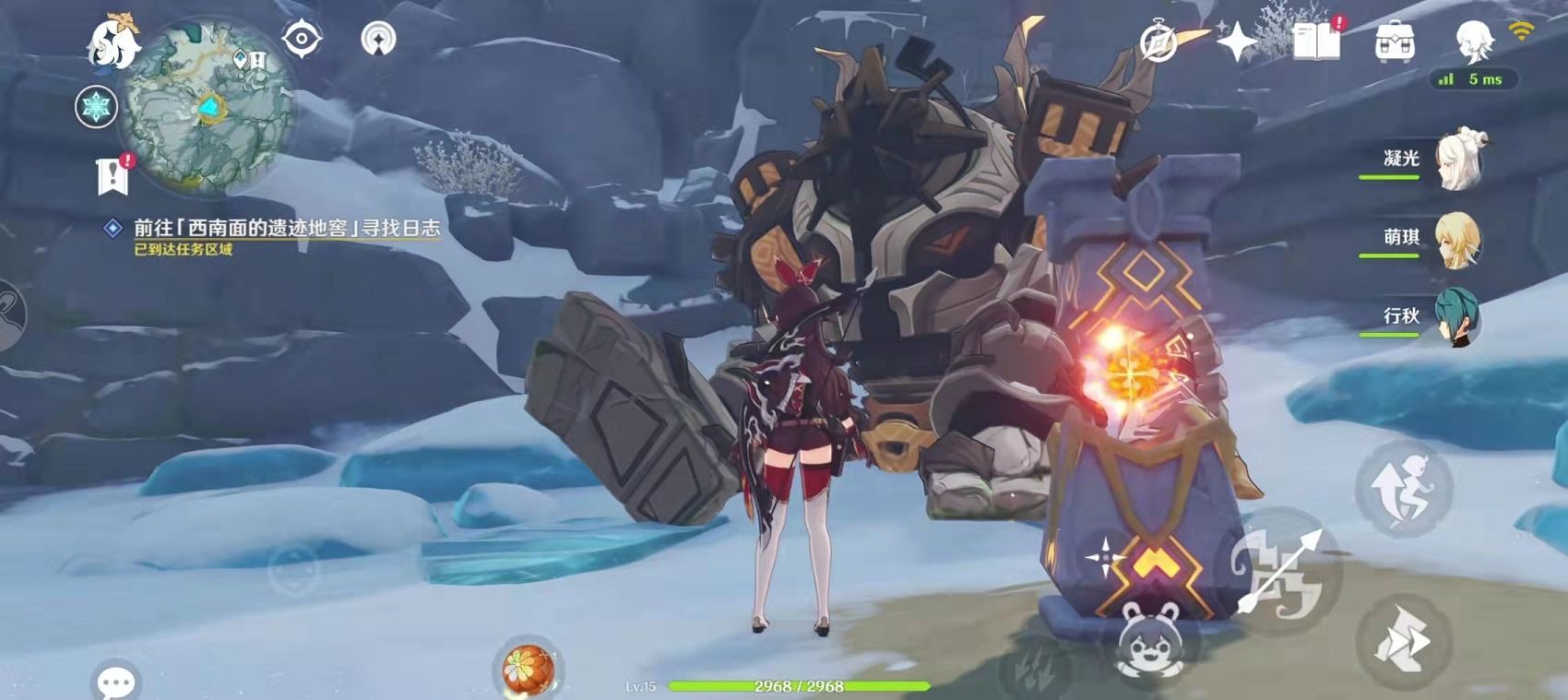1568x700 pixels.
Task: Activate the elemental sight eye icon
Action: 302,40
